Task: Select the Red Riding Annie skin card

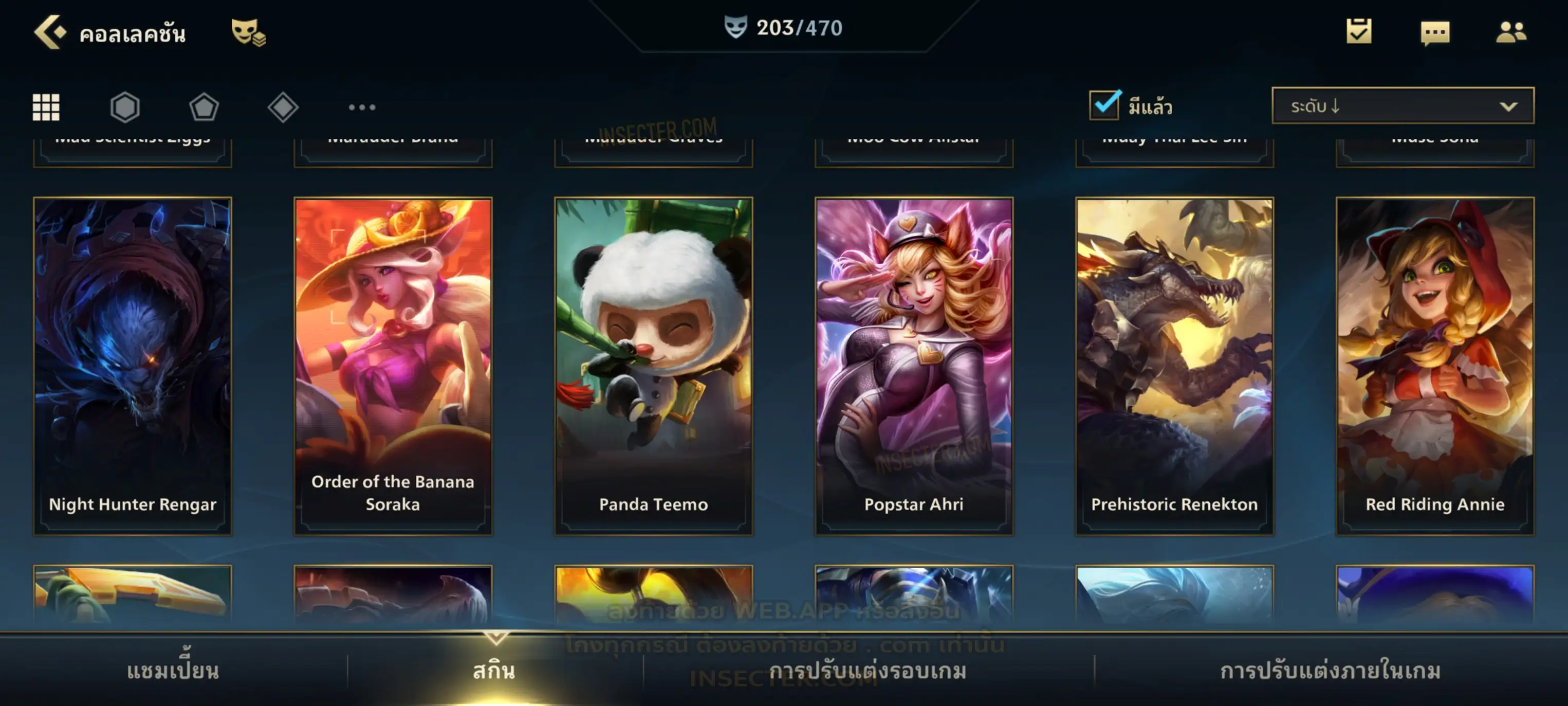Action: click(x=1435, y=366)
